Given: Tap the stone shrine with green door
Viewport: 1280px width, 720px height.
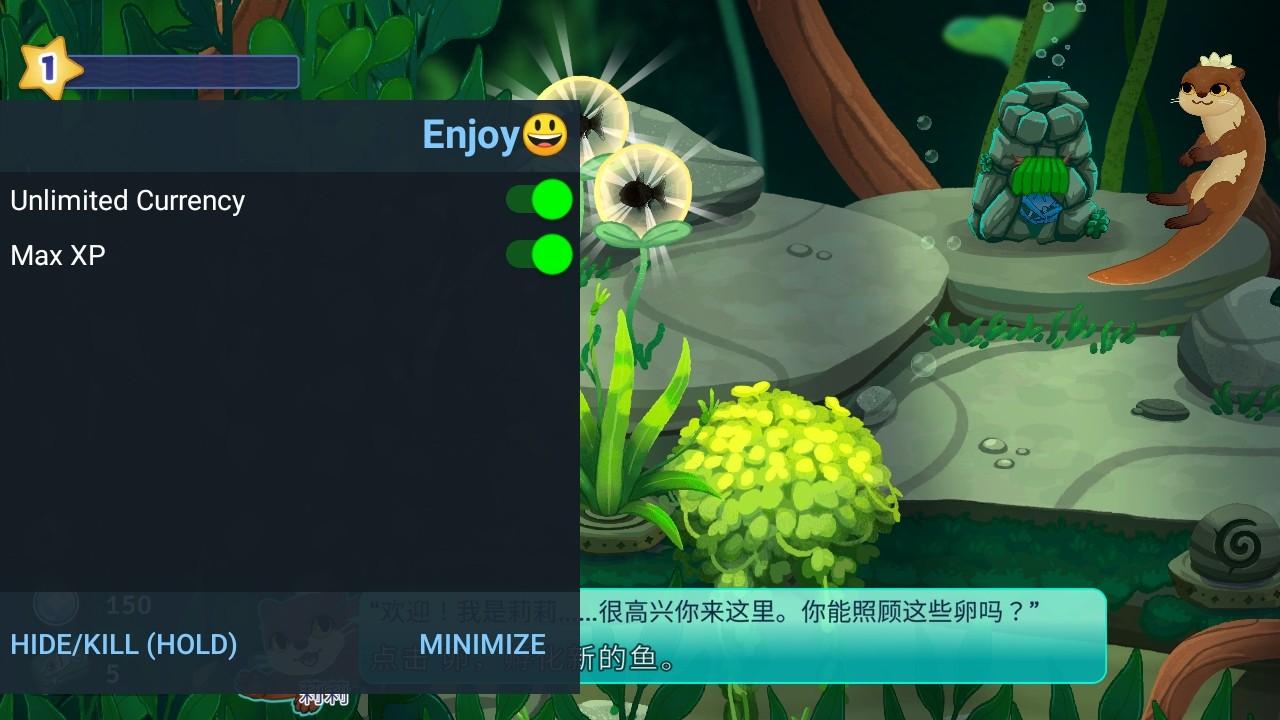Looking at the screenshot, I should 1040,180.
